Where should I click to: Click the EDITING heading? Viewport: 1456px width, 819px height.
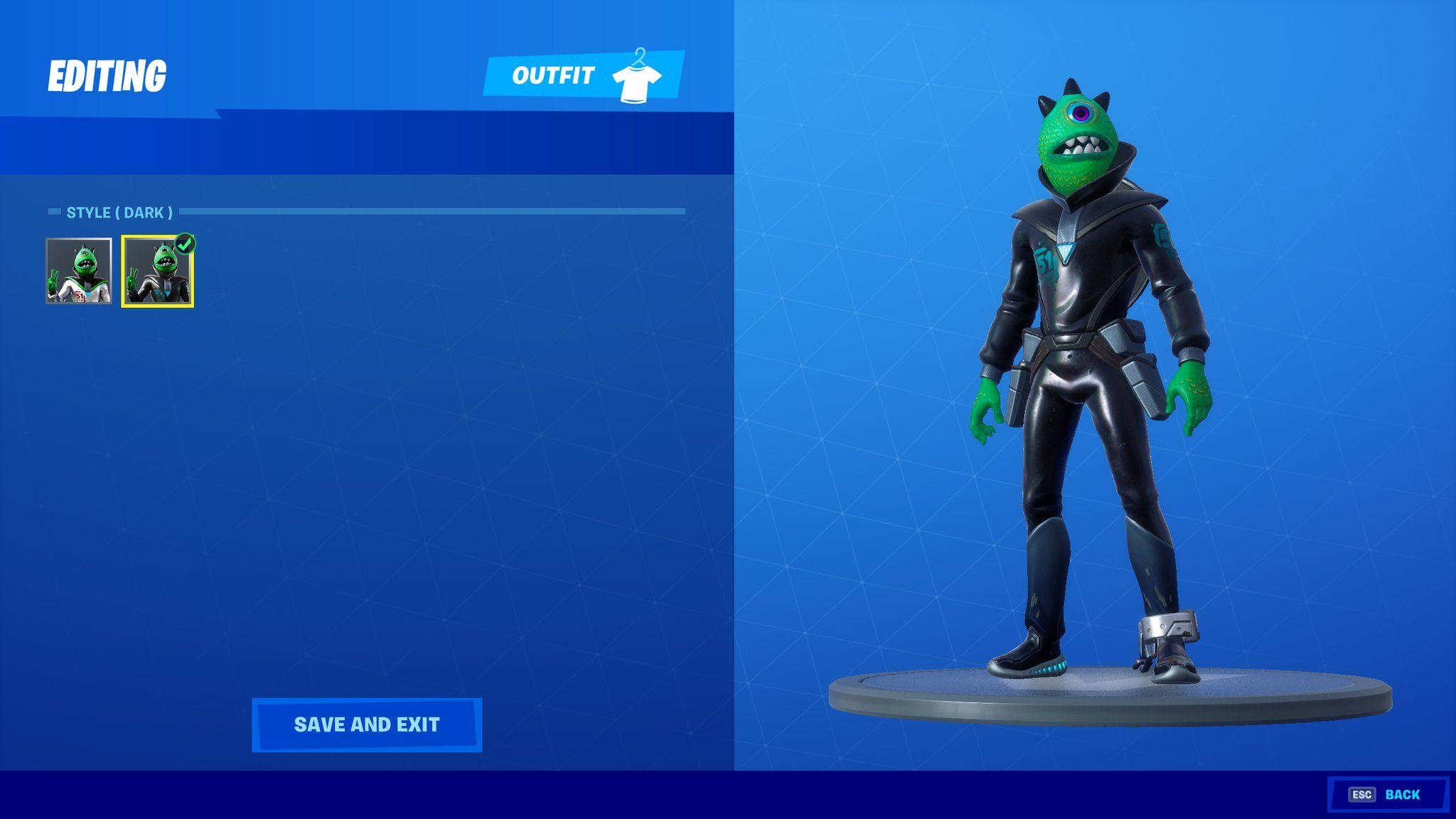point(108,73)
